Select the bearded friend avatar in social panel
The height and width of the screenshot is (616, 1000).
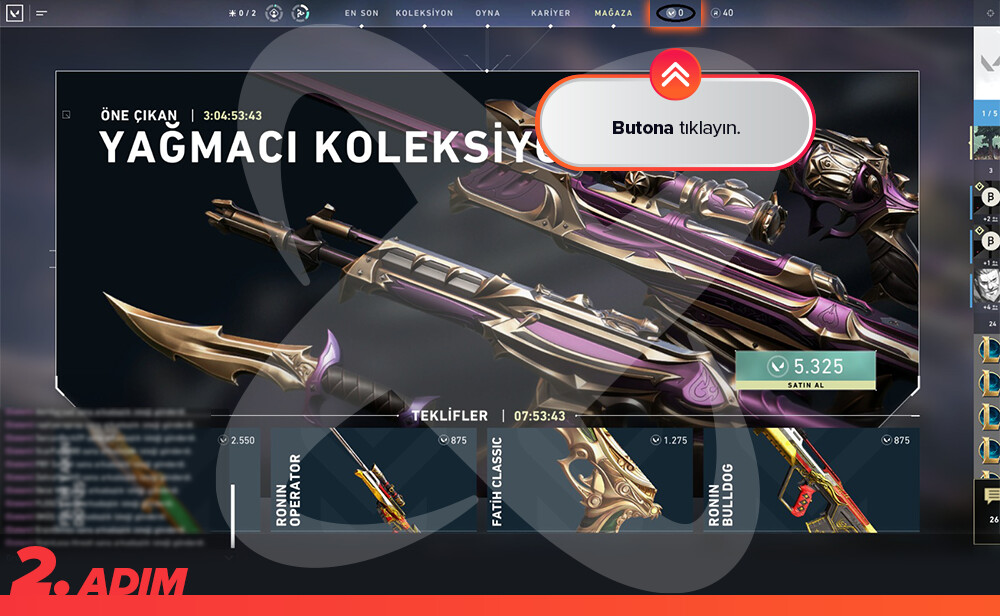[986, 289]
